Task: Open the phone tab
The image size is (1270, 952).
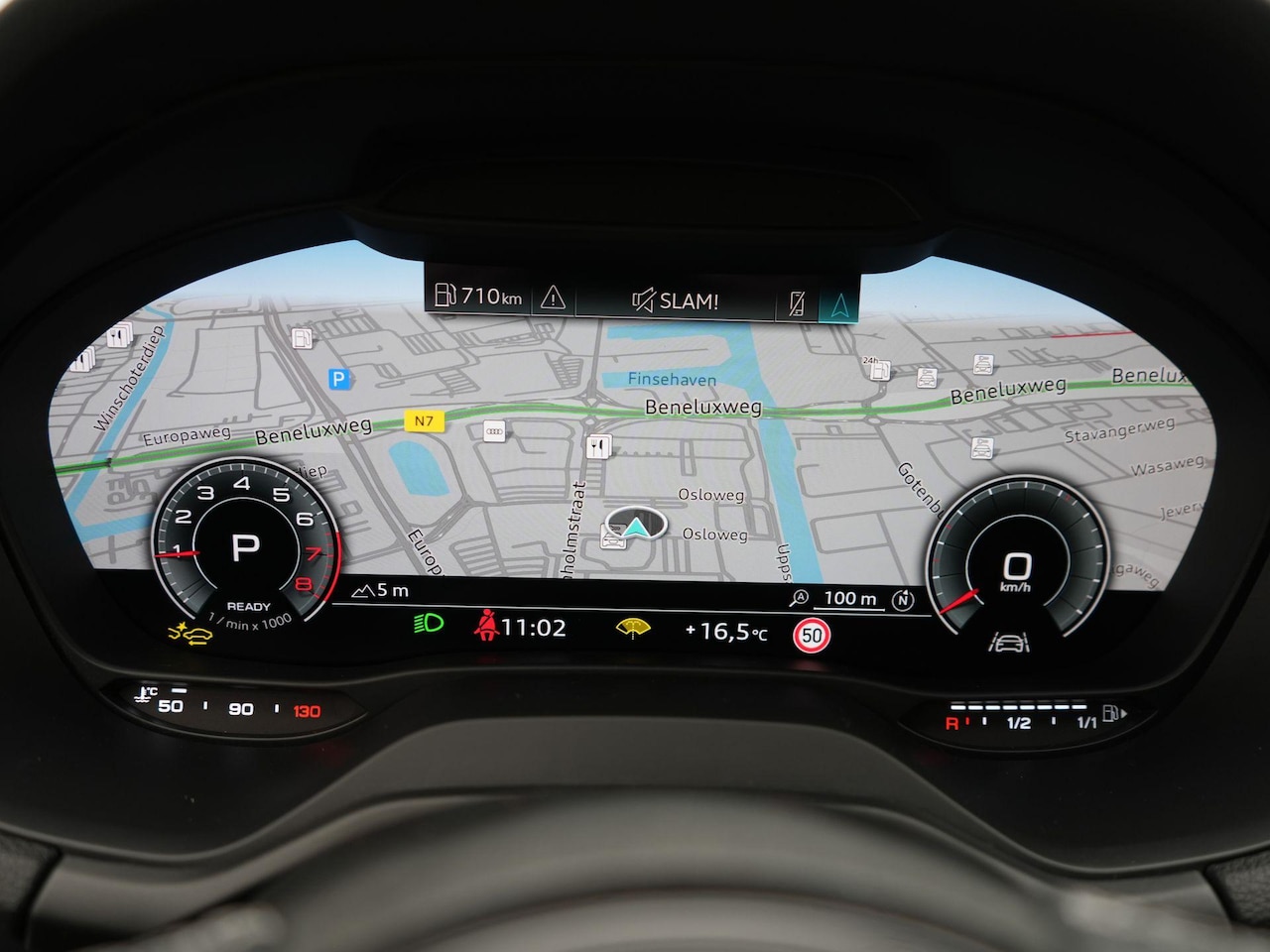Action: [x=796, y=302]
